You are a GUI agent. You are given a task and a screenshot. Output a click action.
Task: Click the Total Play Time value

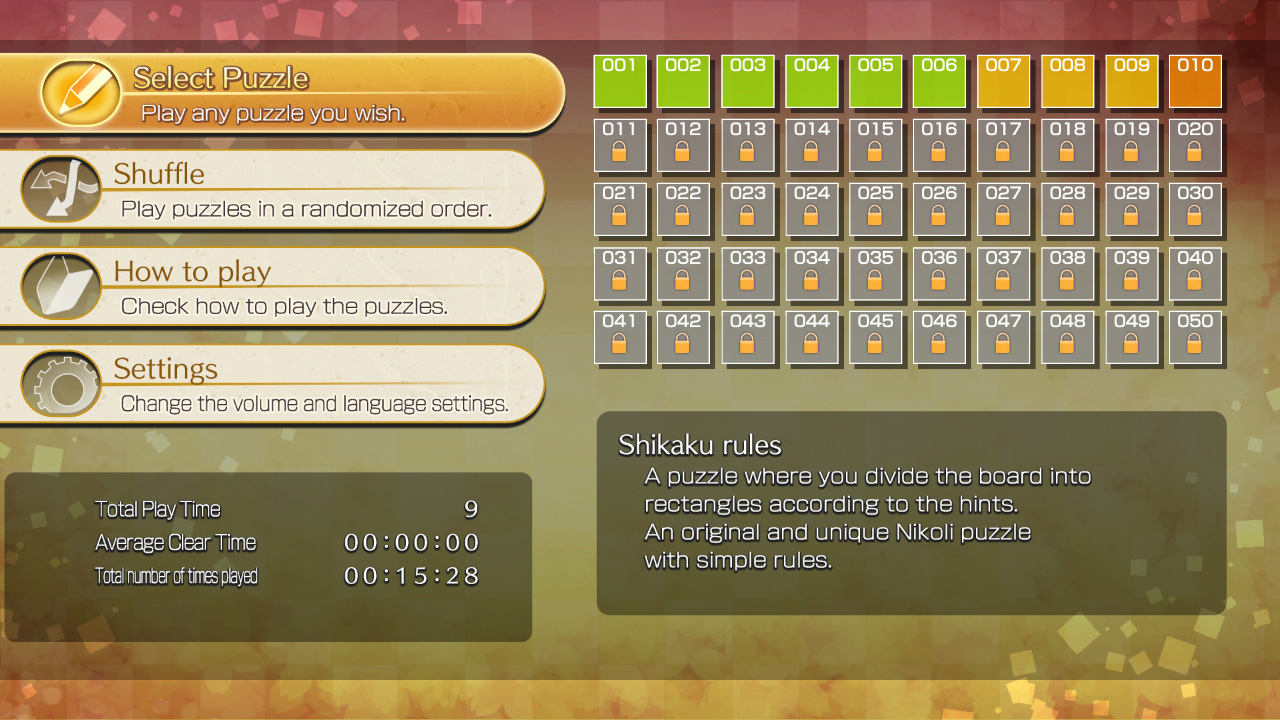pos(470,509)
